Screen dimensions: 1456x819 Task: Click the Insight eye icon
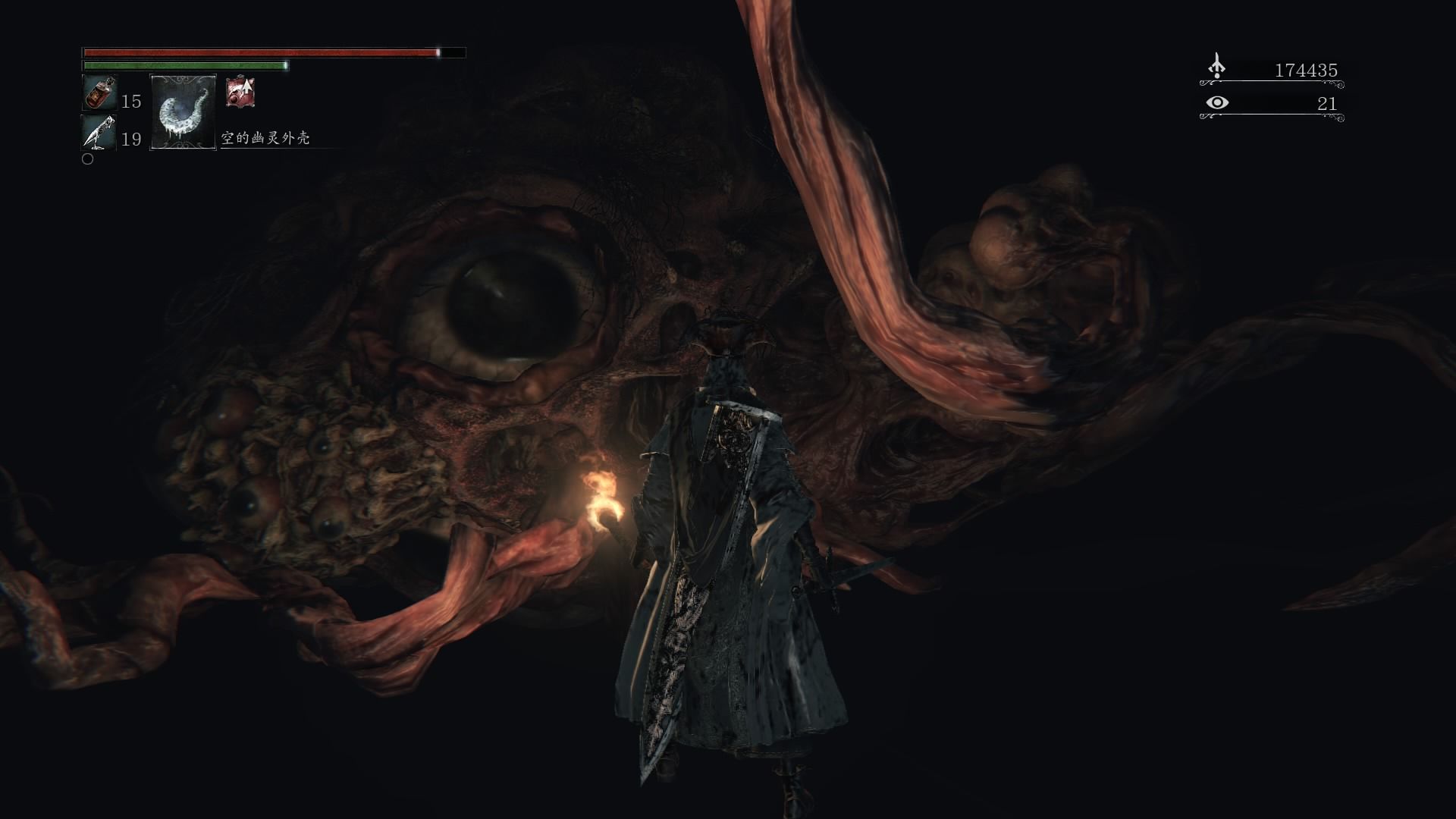(x=1216, y=102)
